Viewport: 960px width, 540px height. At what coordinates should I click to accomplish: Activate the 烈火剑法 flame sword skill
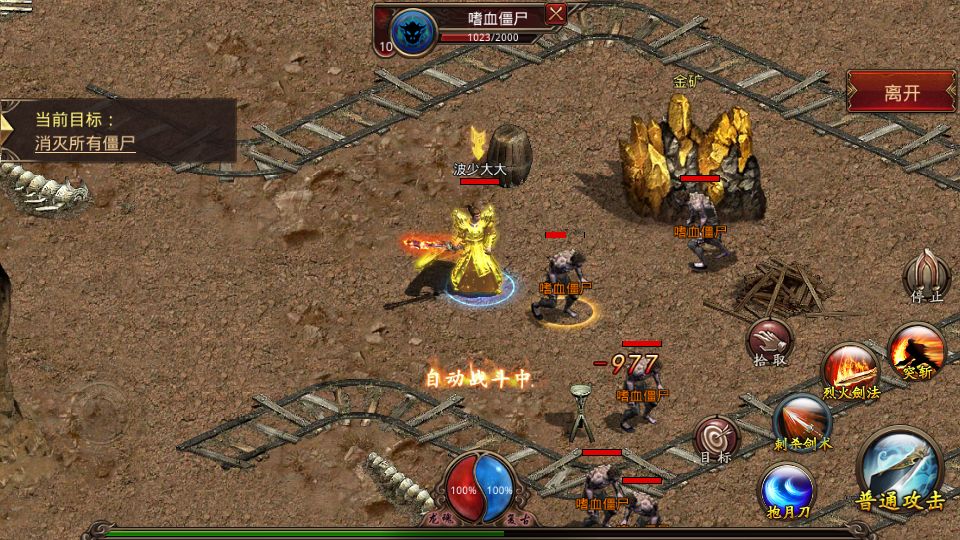(x=850, y=369)
